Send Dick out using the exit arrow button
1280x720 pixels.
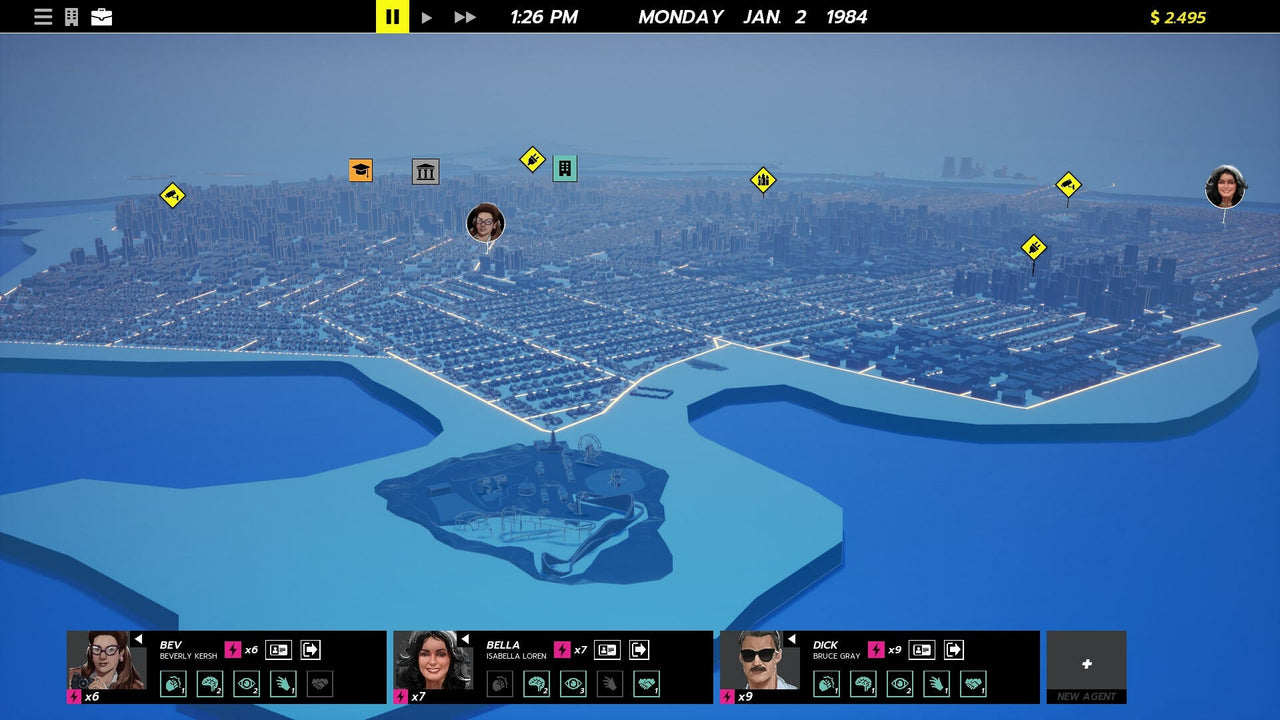click(953, 649)
